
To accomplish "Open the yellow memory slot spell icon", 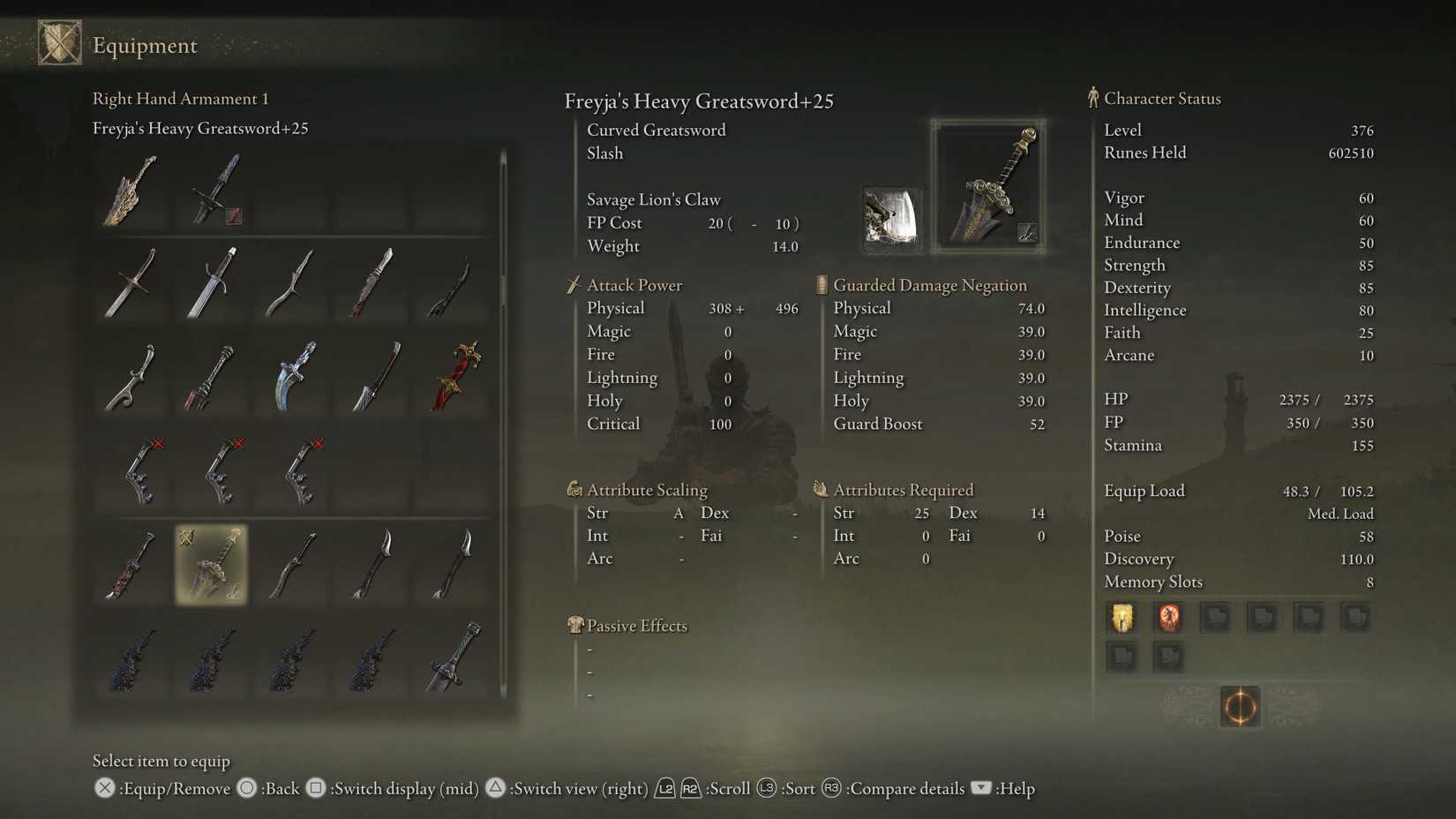I will [x=1122, y=617].
